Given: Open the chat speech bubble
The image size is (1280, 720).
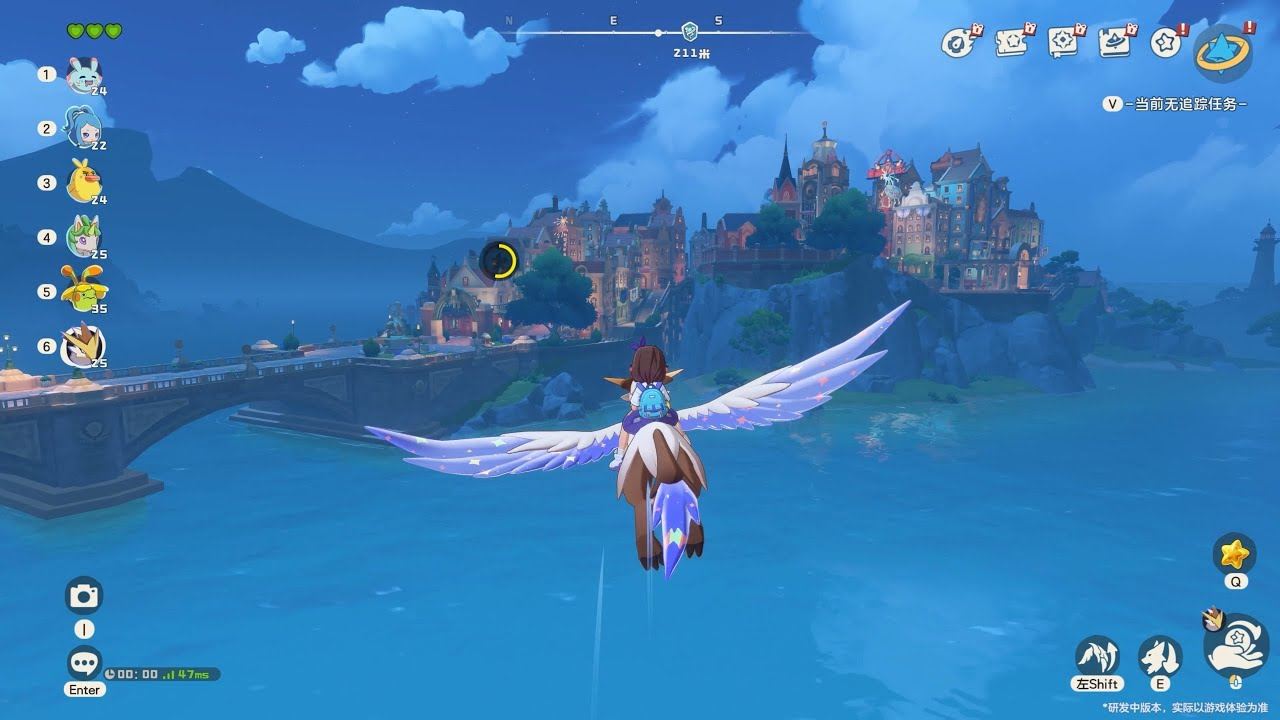Looking at the screenshot, I should pos(84,662).
